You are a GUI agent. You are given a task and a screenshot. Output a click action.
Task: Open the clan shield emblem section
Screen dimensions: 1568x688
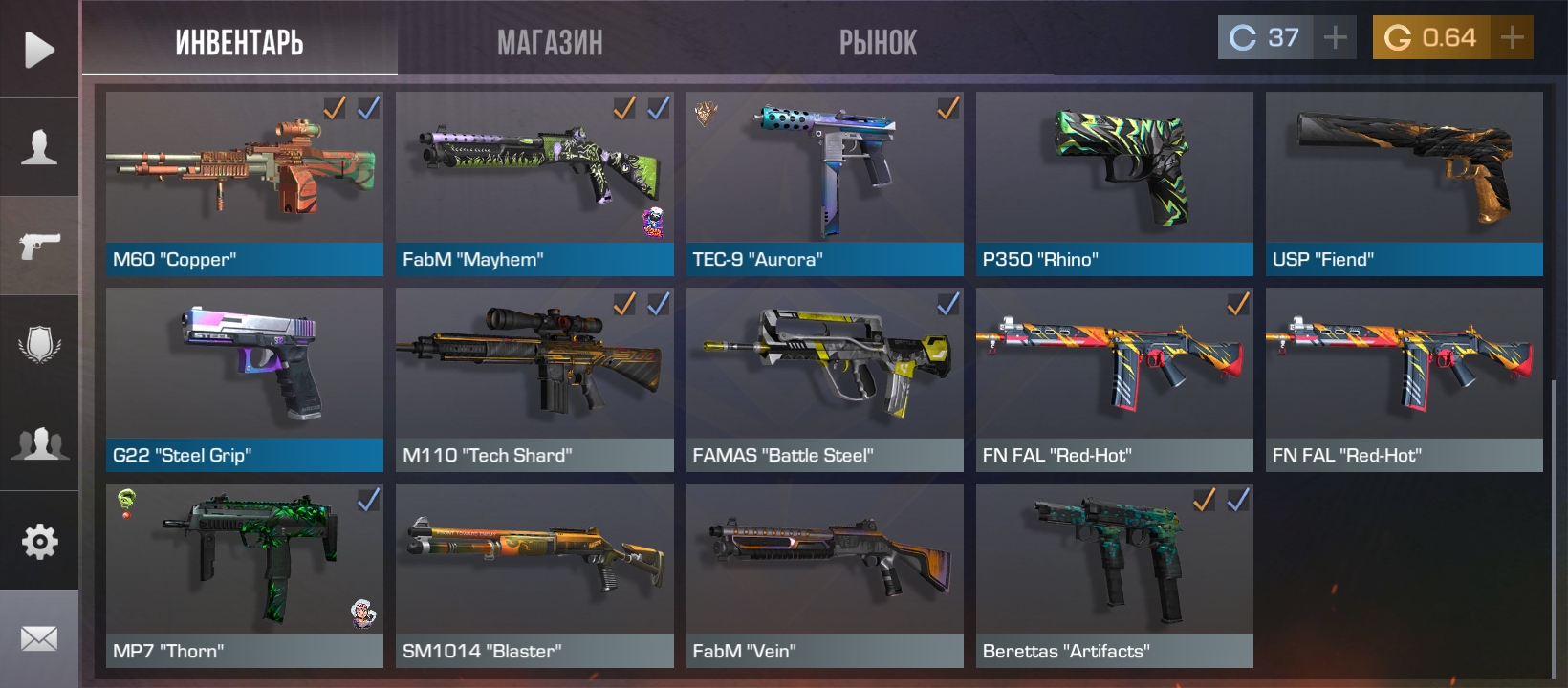pyautogui.click(x=39, y=344)
